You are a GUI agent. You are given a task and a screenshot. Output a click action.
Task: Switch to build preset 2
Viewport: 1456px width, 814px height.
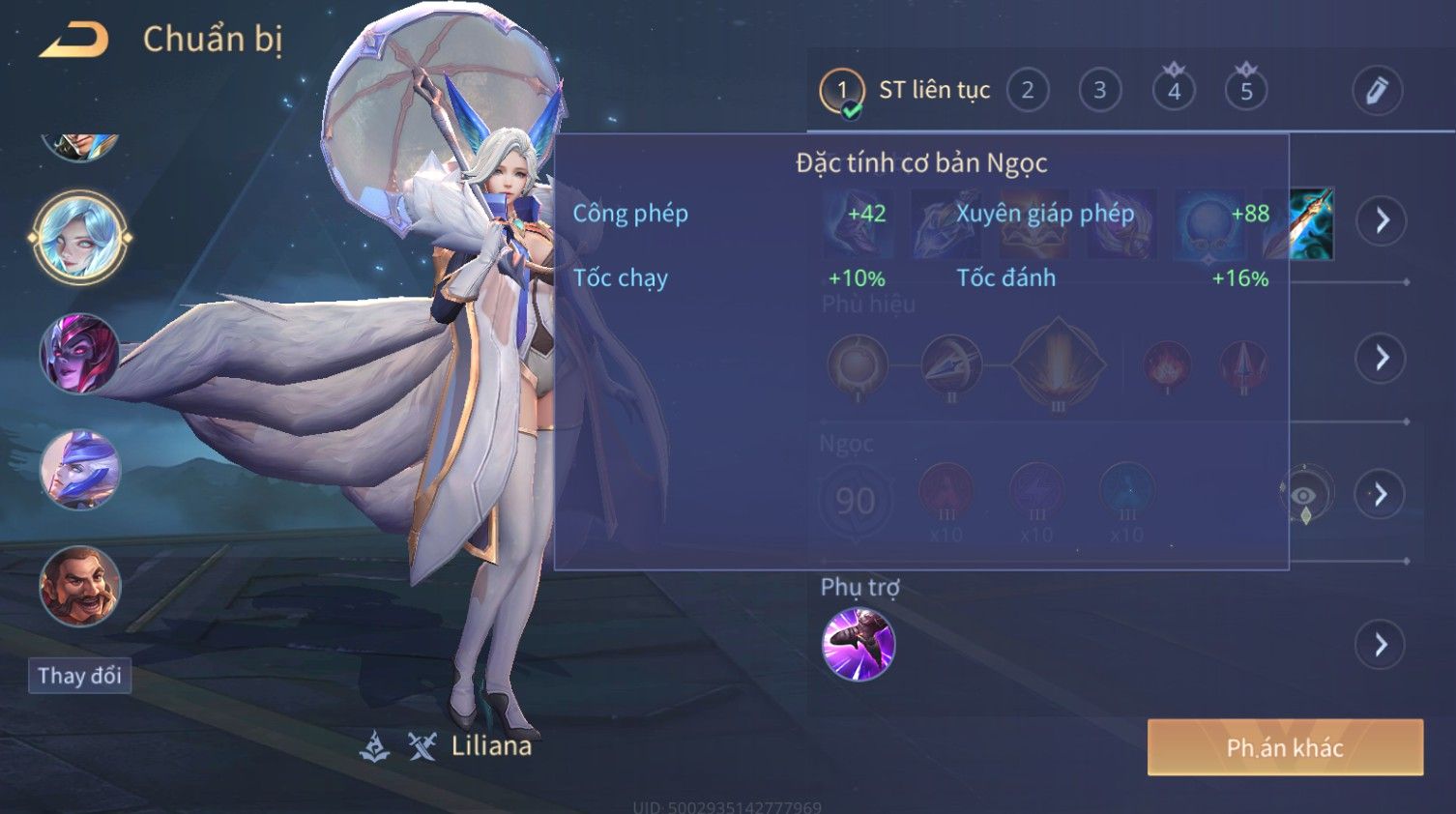pos(1028,91)
